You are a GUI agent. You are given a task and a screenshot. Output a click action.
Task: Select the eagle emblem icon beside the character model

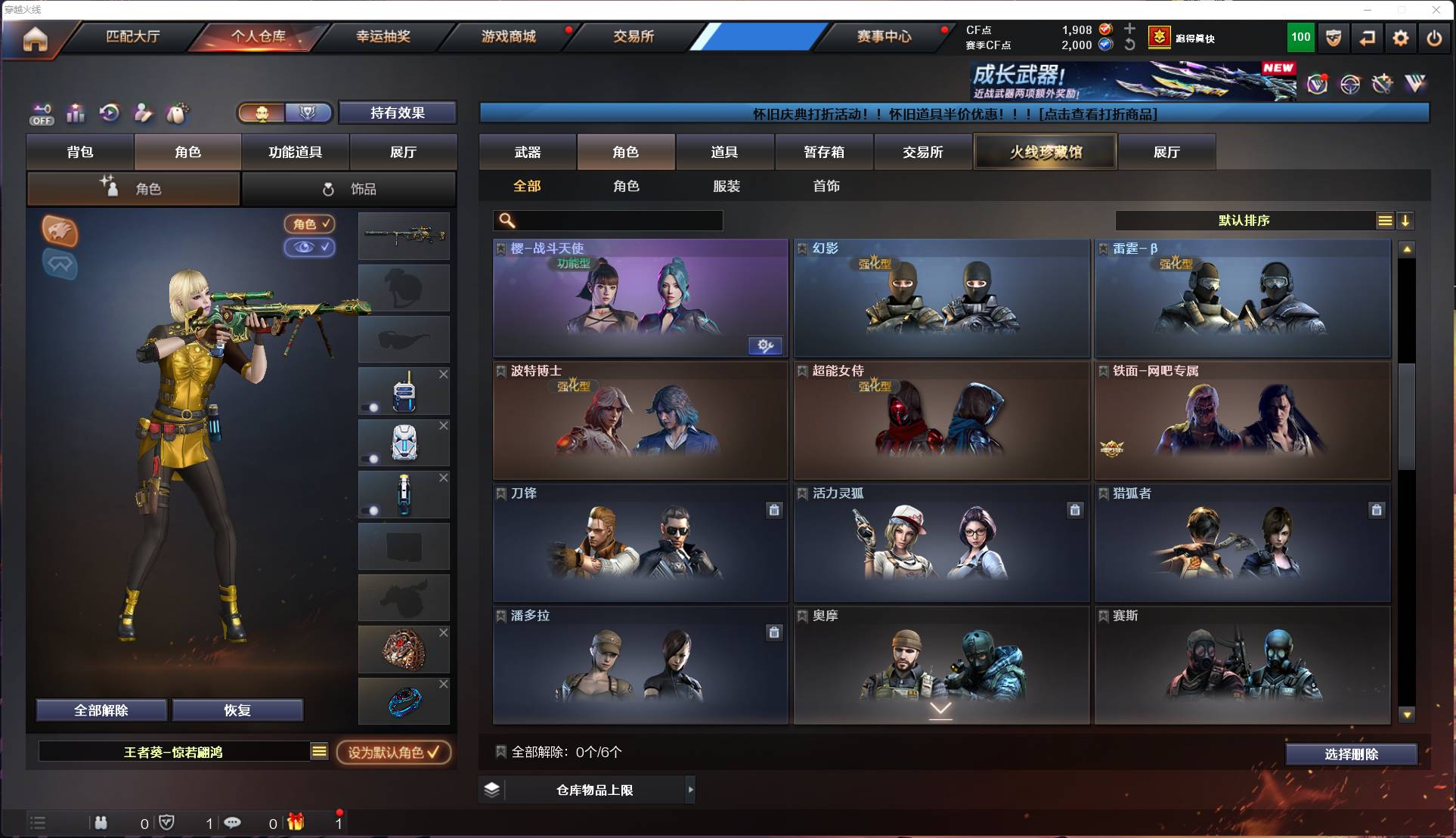click(59, 232)
